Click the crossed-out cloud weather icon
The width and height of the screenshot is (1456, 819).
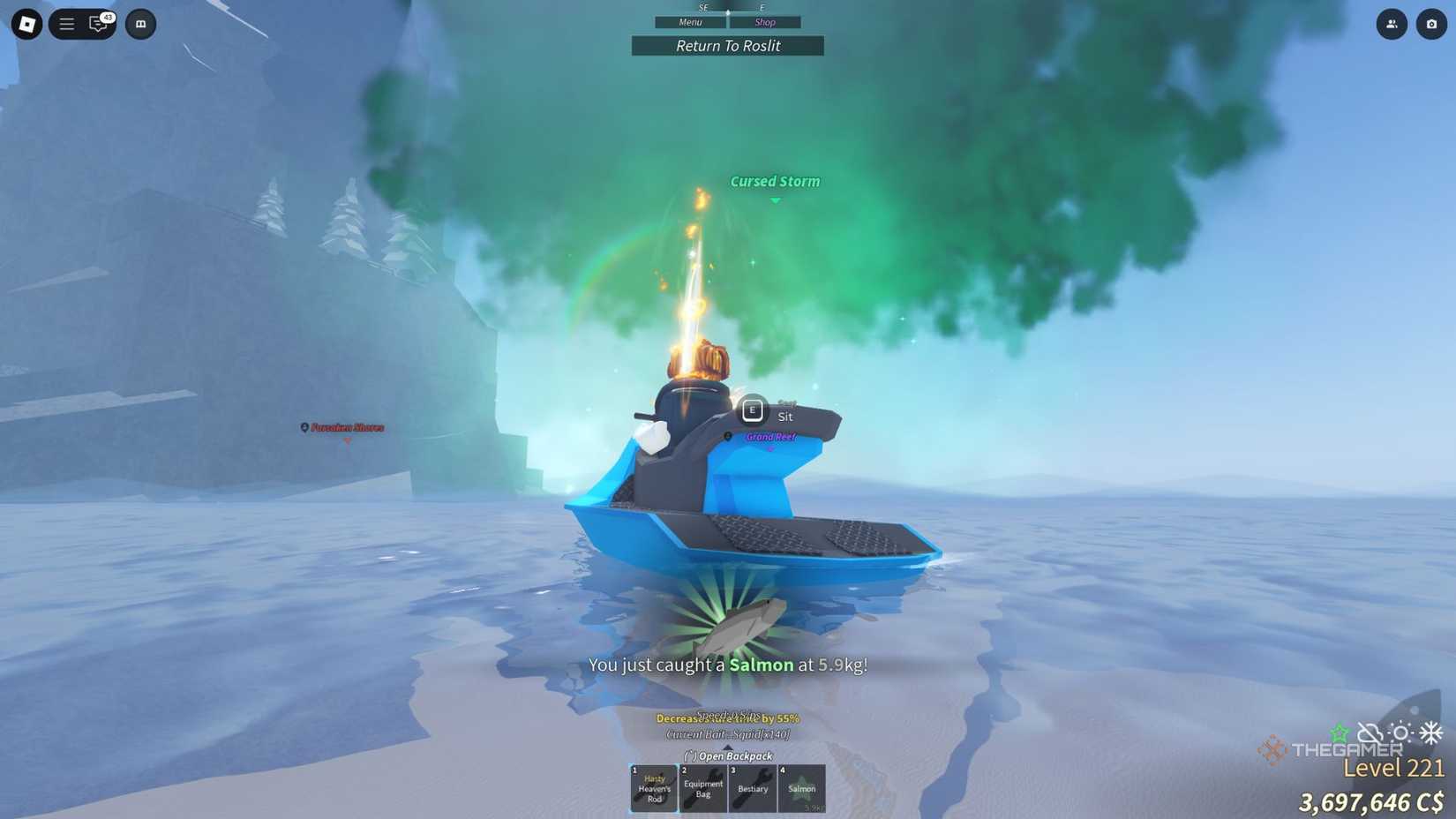pyautogui.click(x=1370, y=731)
